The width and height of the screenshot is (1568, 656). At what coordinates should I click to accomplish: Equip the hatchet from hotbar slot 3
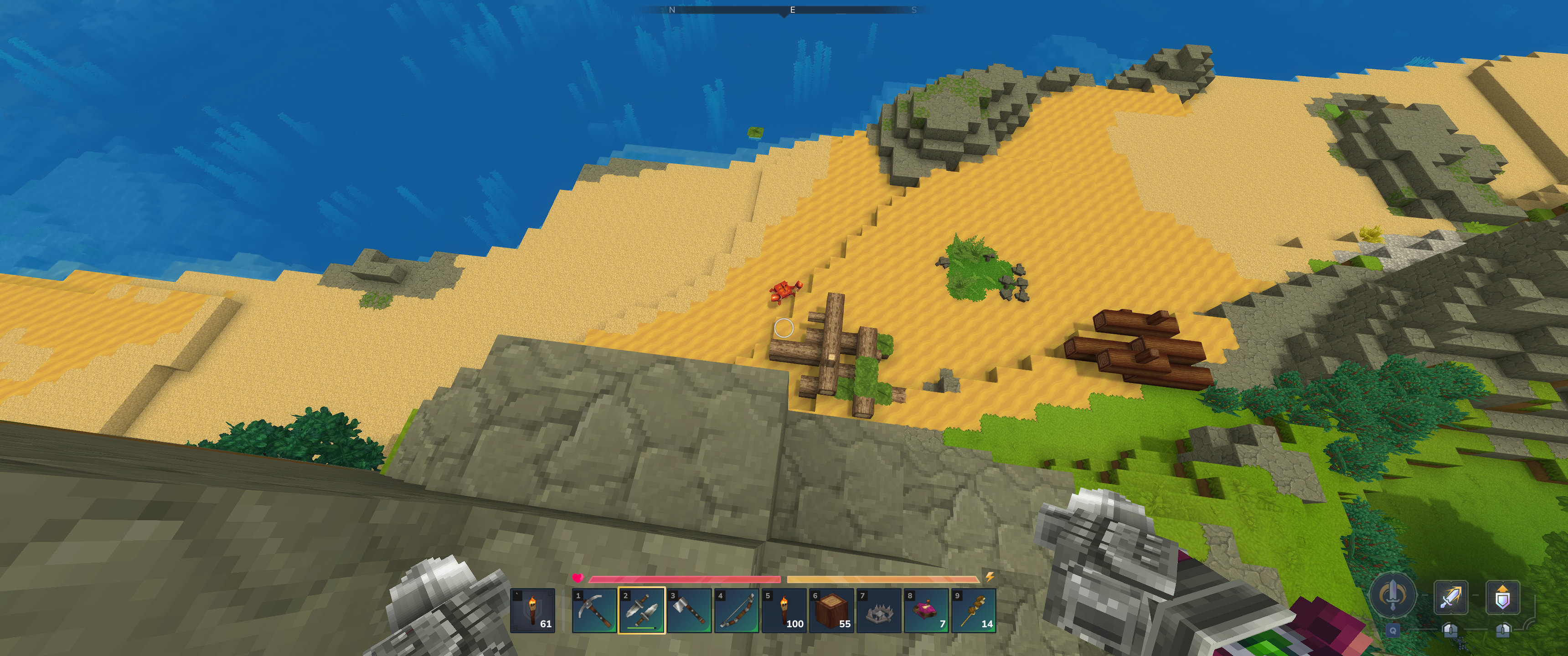(x=689, y=610)
